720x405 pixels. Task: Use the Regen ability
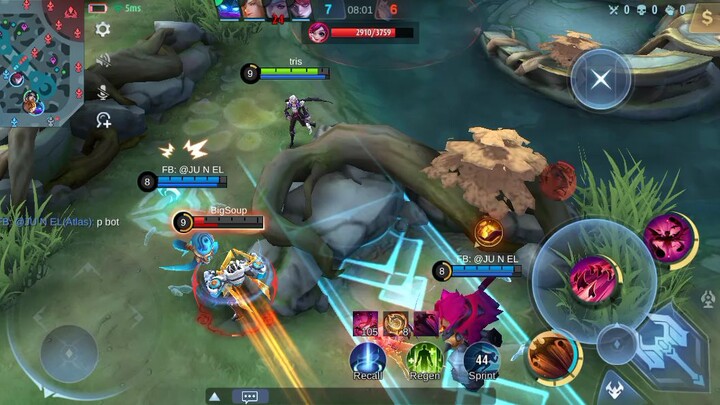click(425, 359)
